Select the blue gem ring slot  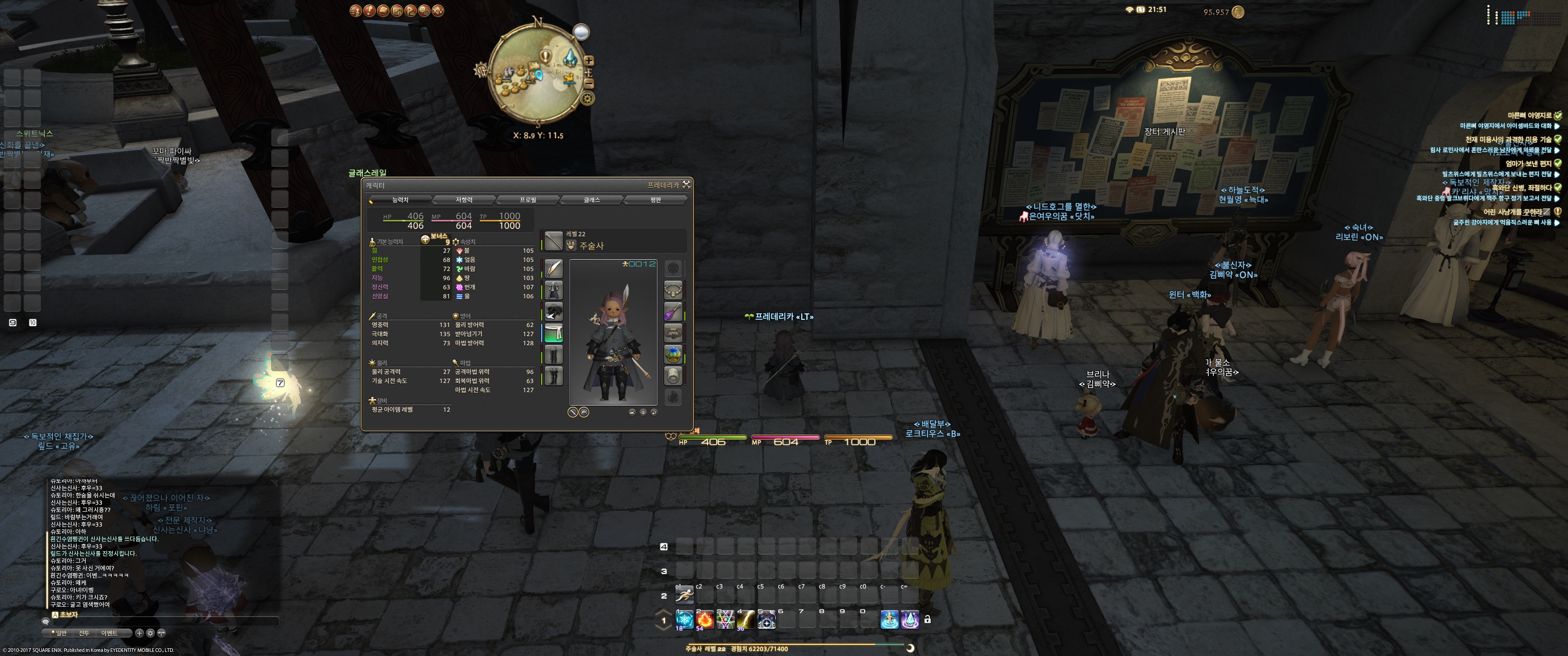tap(673, 354)
